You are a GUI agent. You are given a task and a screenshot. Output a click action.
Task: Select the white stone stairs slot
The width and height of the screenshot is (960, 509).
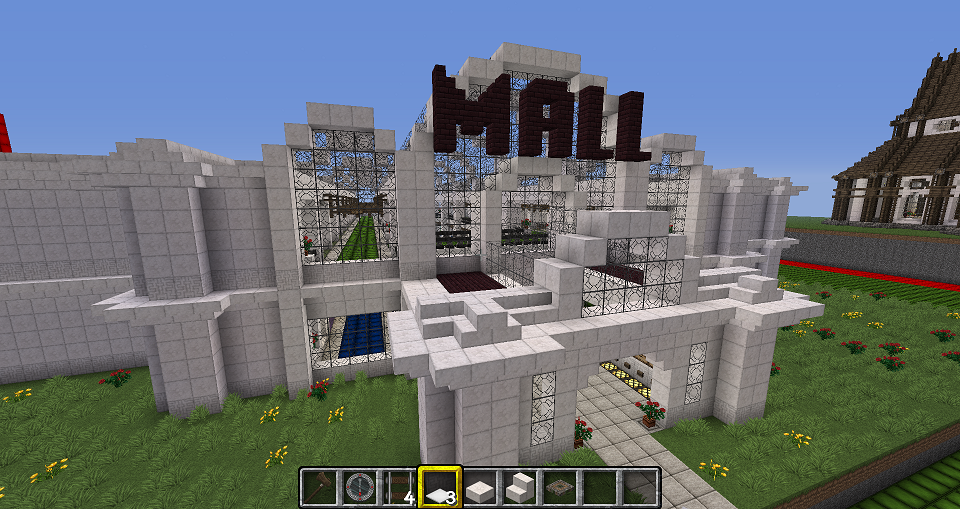[519, 488]
